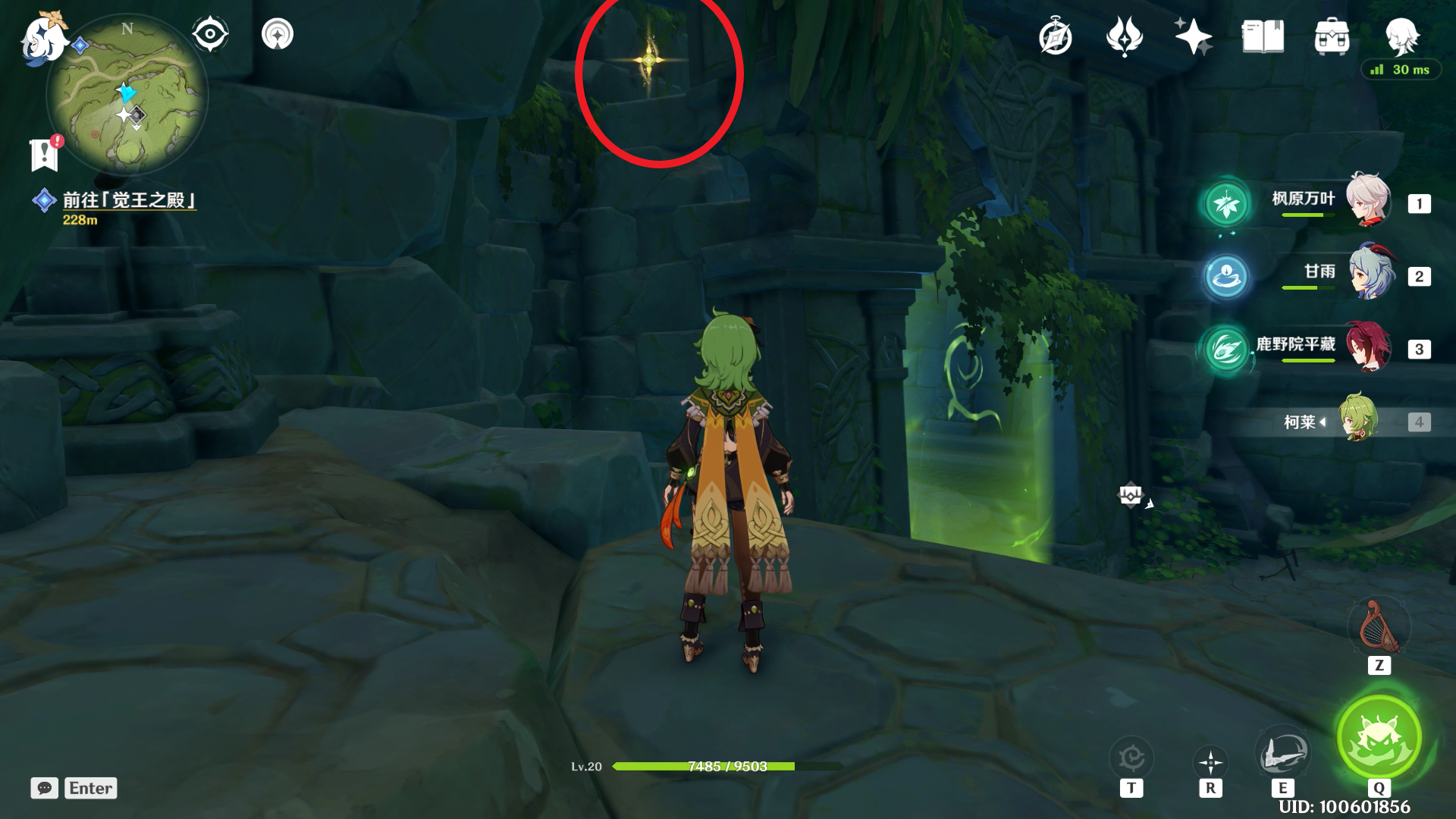Open the circular minimap

click(x=127, y=95)
